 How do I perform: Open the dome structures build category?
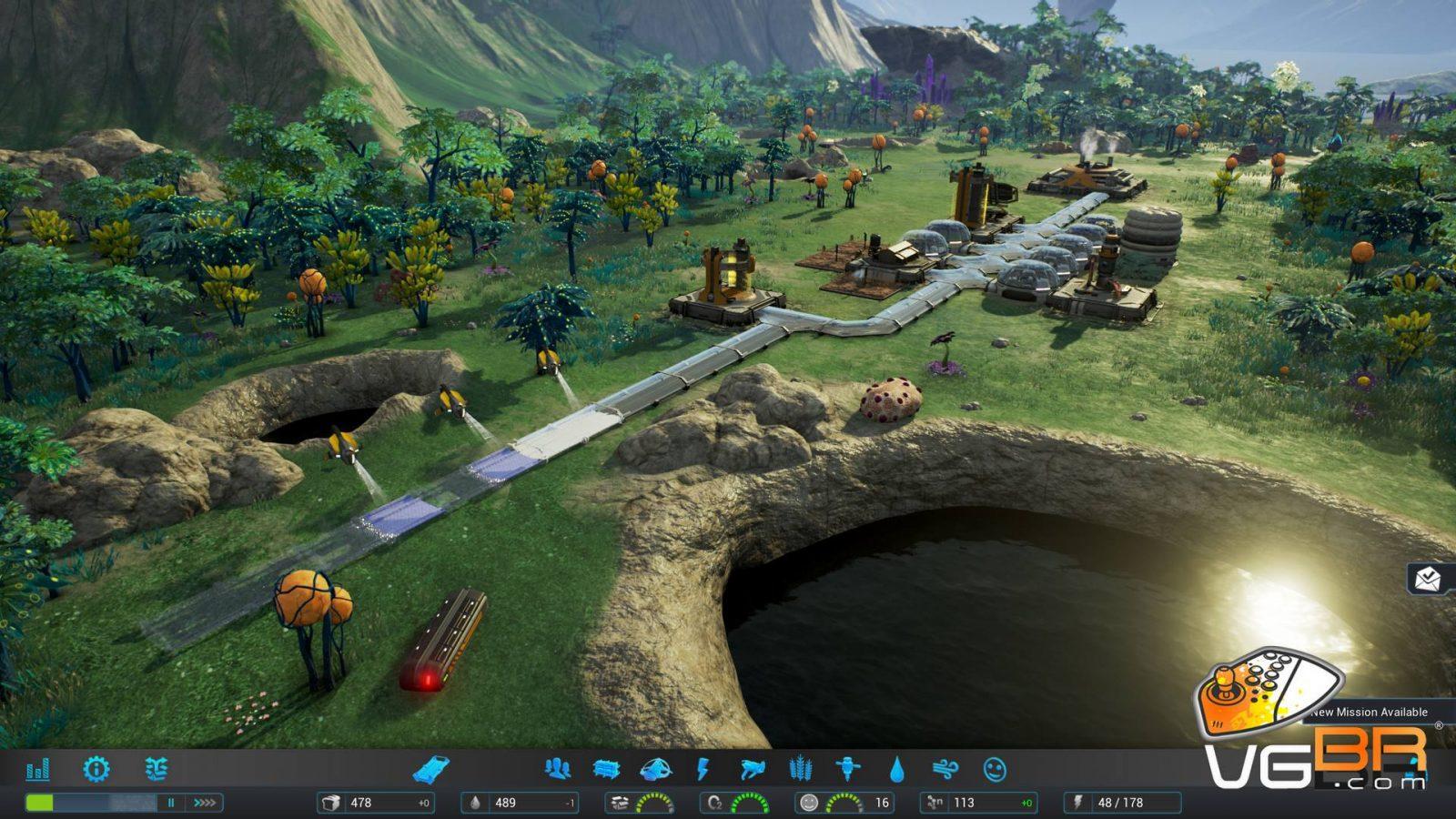click(656, 770)
